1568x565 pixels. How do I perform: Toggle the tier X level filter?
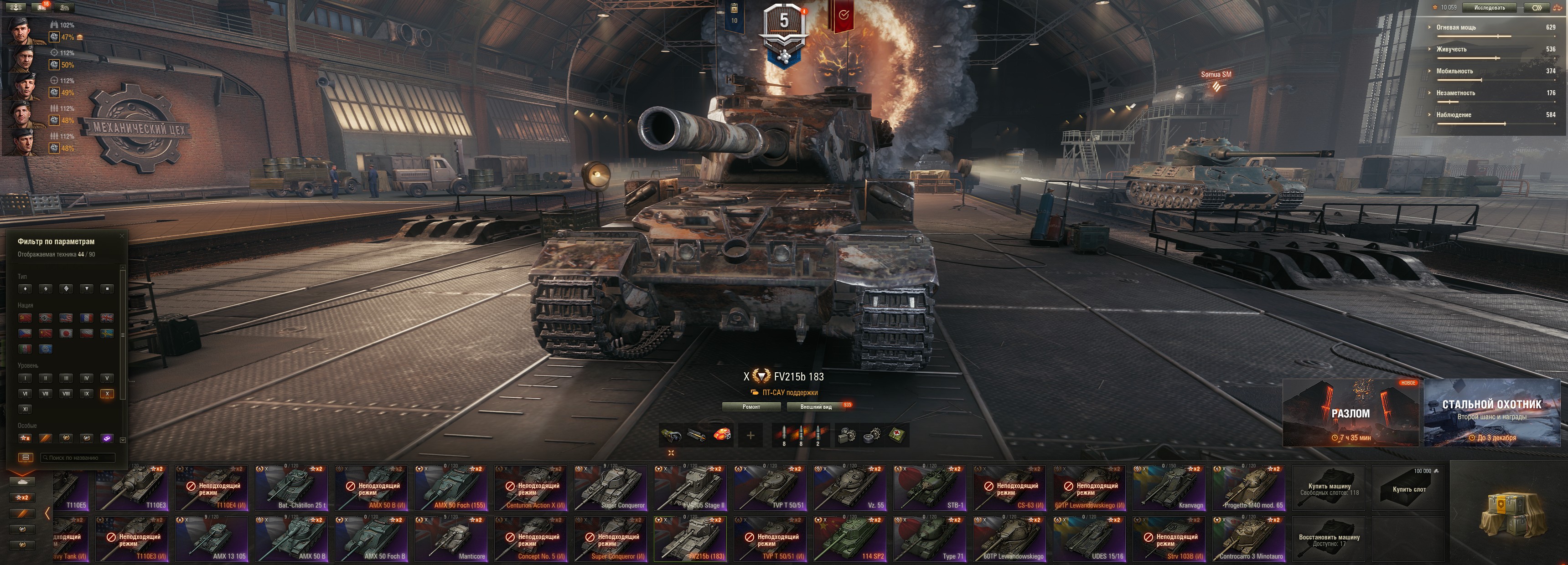tap(107, 394)
